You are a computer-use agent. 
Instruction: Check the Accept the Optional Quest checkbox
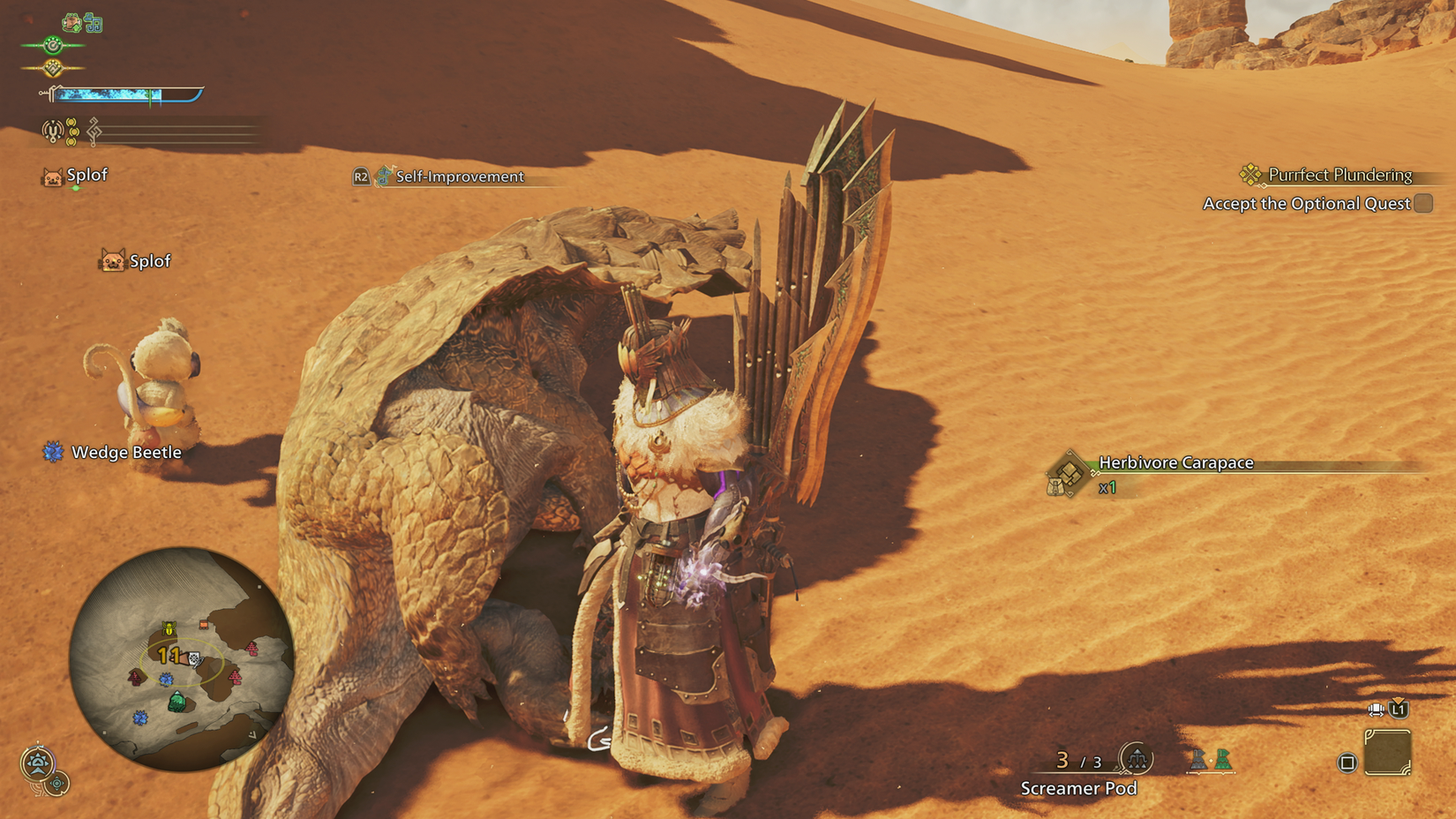point(1422,204)
